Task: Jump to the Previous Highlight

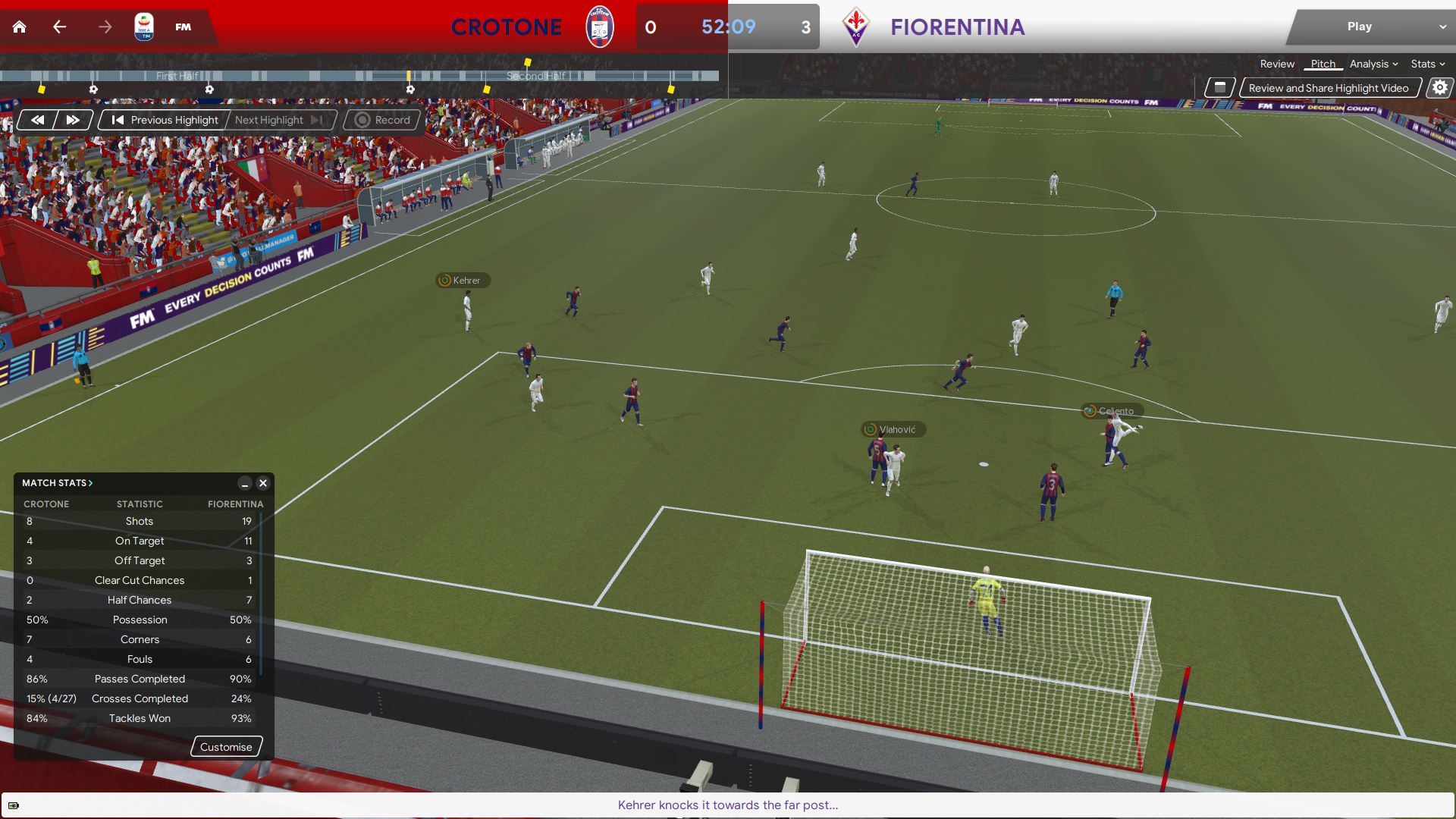Action: pyautogui.click(x=165, y=120)
